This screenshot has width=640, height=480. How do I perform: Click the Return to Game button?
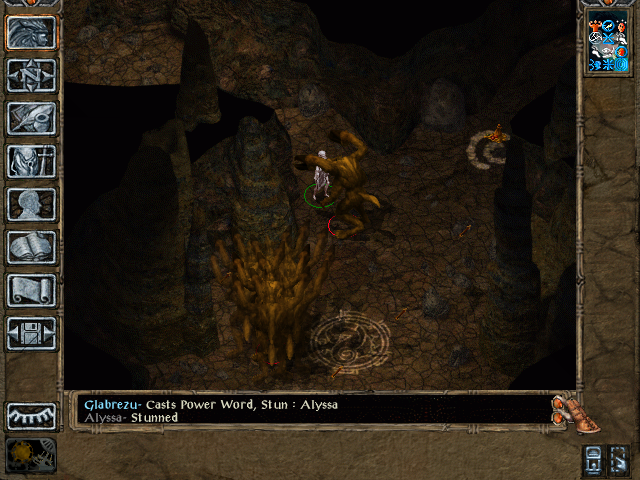click(x=31, y=33)
